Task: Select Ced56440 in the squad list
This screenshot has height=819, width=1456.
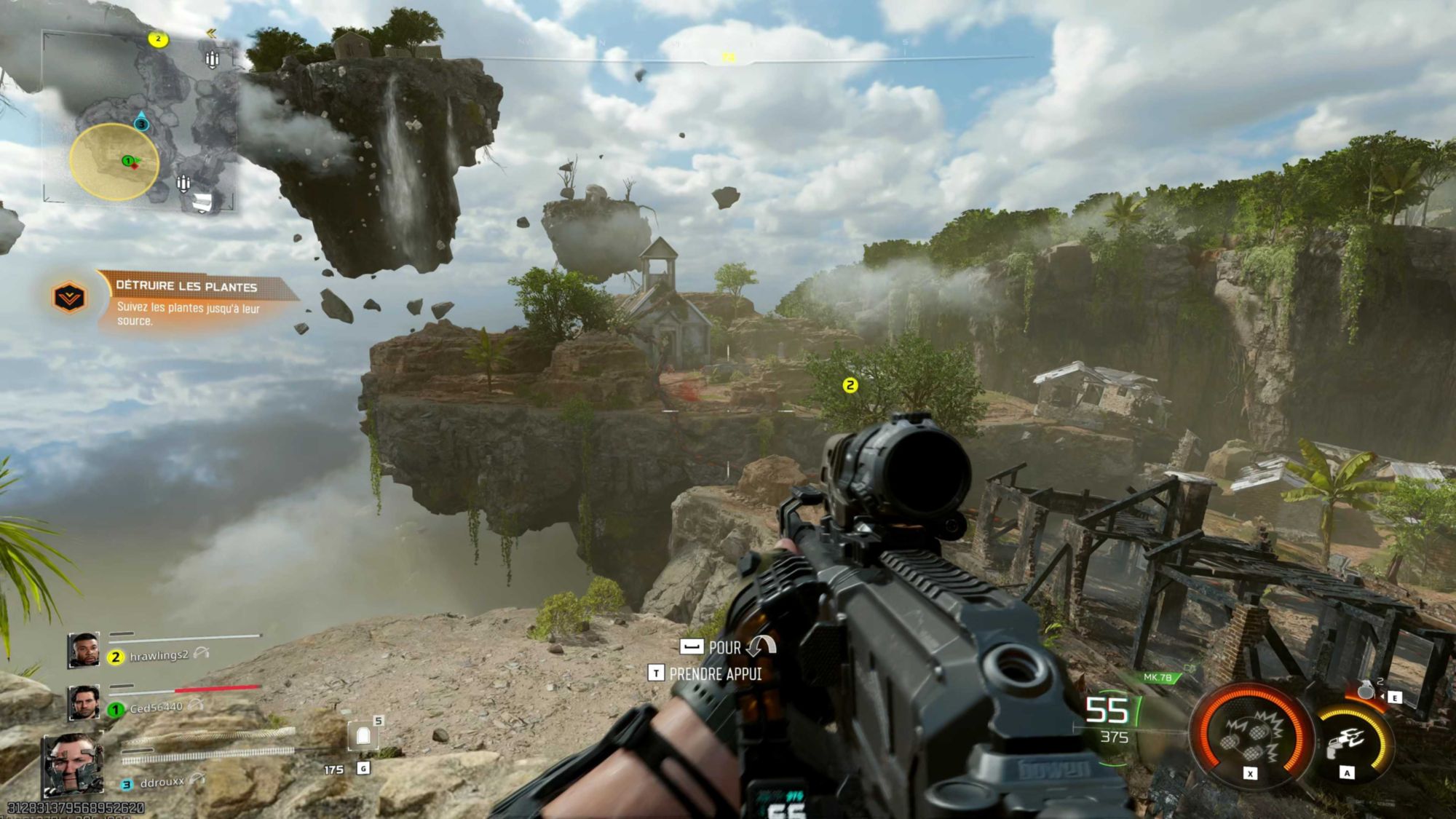Action: click(x=156, y=708)
